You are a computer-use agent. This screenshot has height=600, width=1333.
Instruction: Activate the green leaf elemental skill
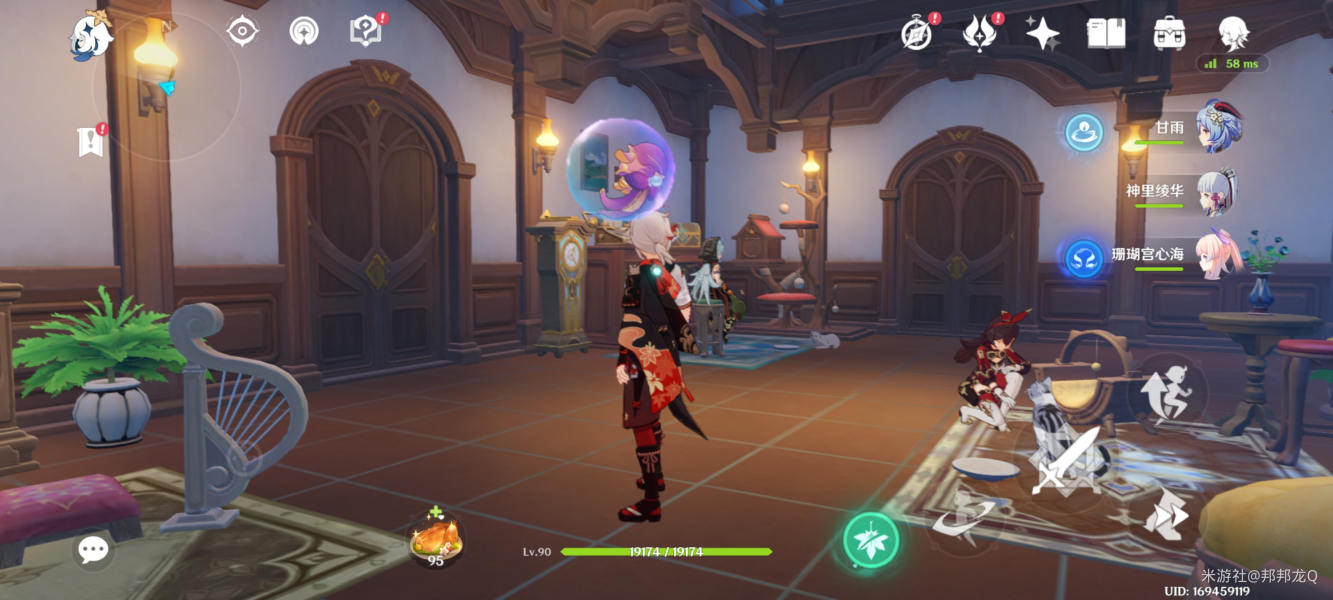(x=871, y=540)
